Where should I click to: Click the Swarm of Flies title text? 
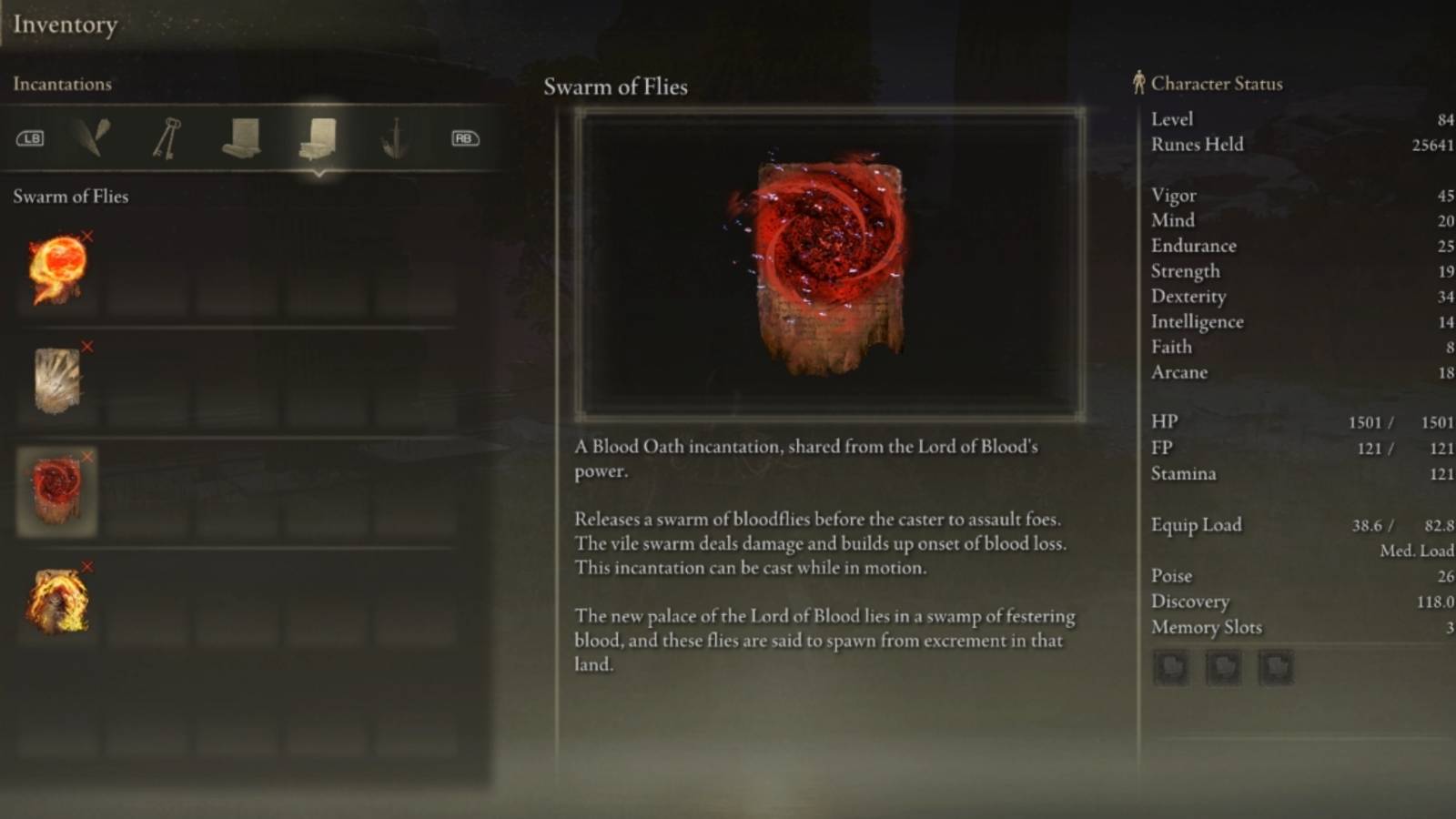pyautogui.click(x=615, y=86)
